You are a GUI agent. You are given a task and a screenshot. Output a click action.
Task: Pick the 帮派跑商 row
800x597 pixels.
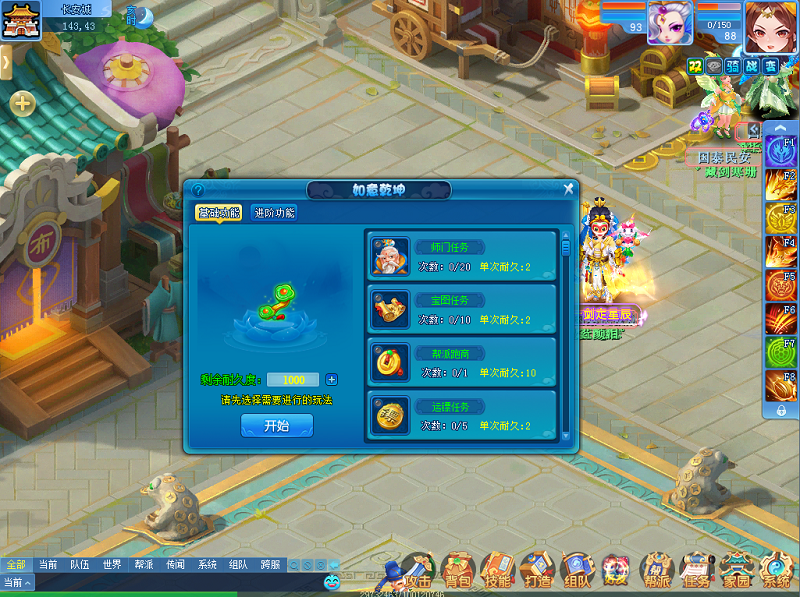coord(461,362)
